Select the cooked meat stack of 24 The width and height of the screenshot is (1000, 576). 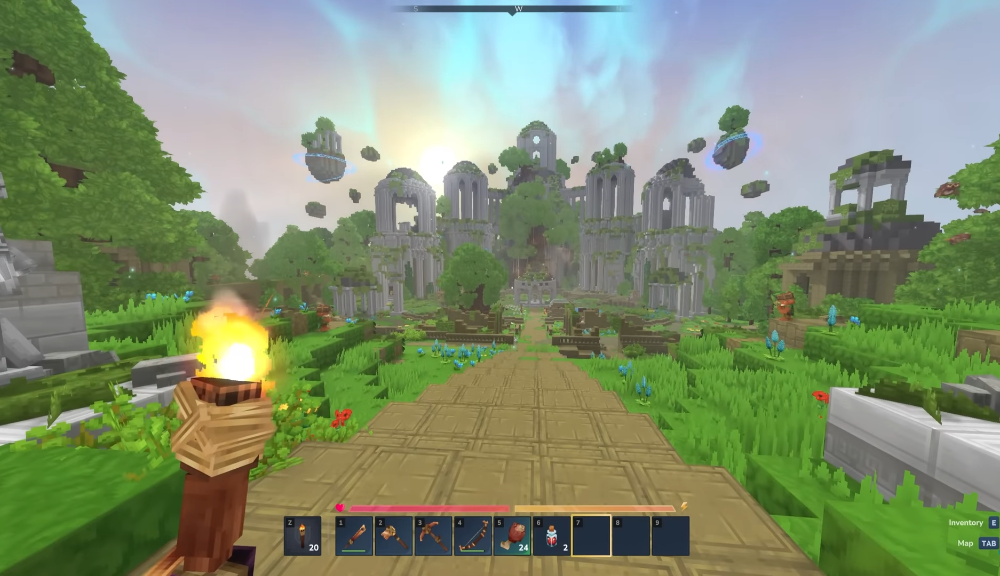click(512, 536)
